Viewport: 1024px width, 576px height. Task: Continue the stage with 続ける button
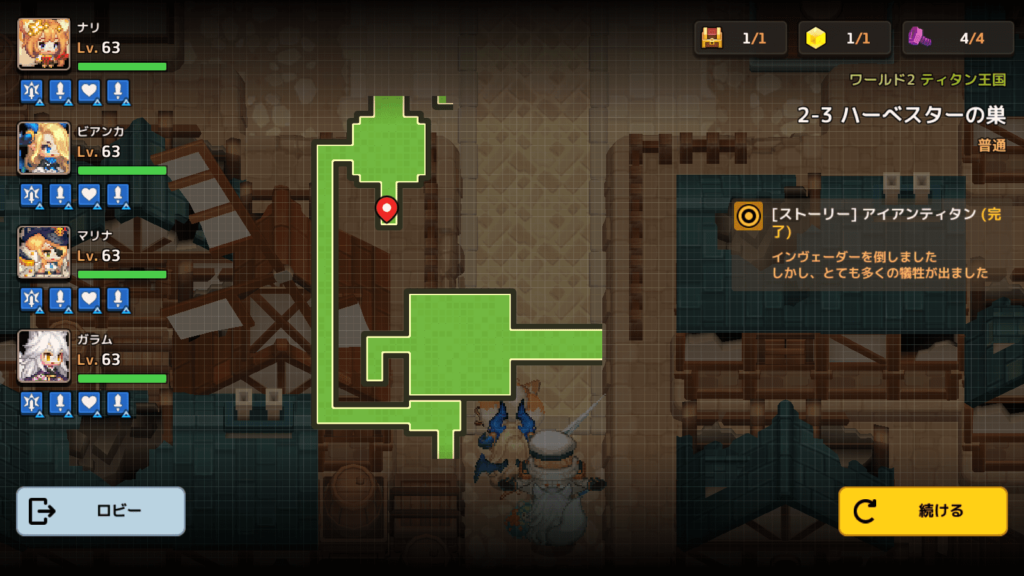[x=922, y=511]
